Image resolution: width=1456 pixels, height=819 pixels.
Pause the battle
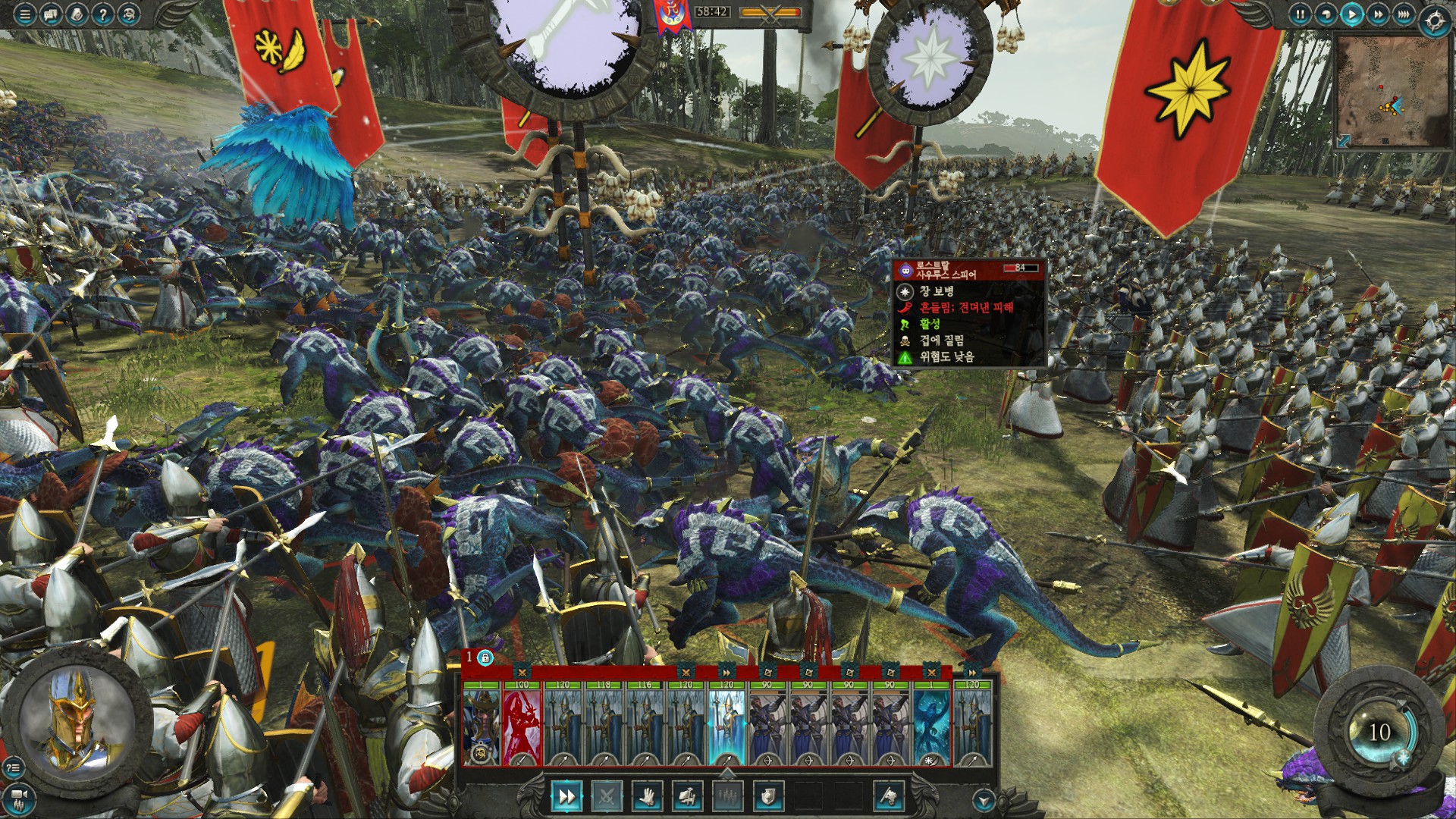[1300, 14]
